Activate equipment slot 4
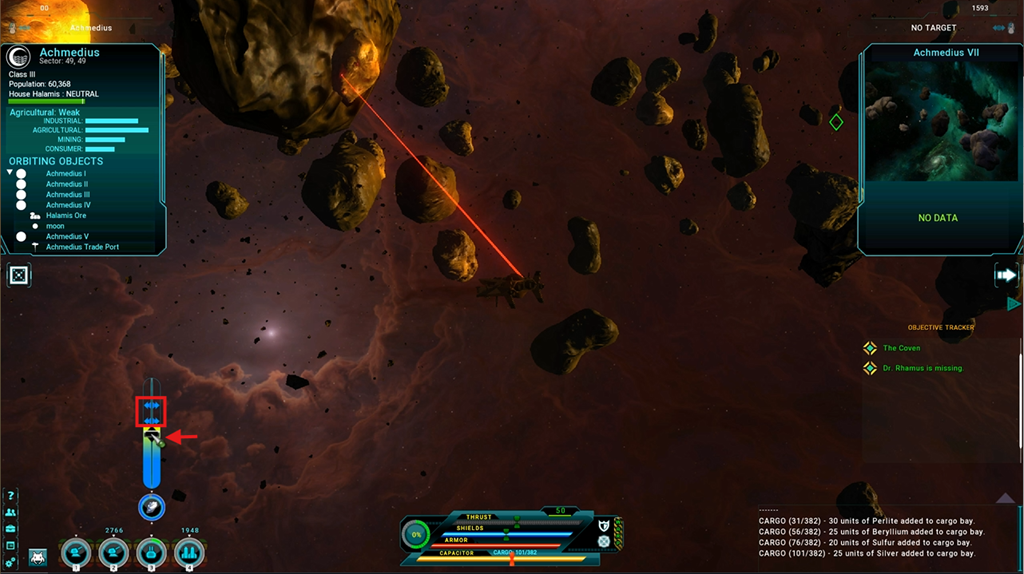The height and width of the screenshot is (574, 1024). pyautogui.click(x=189, y=552)
